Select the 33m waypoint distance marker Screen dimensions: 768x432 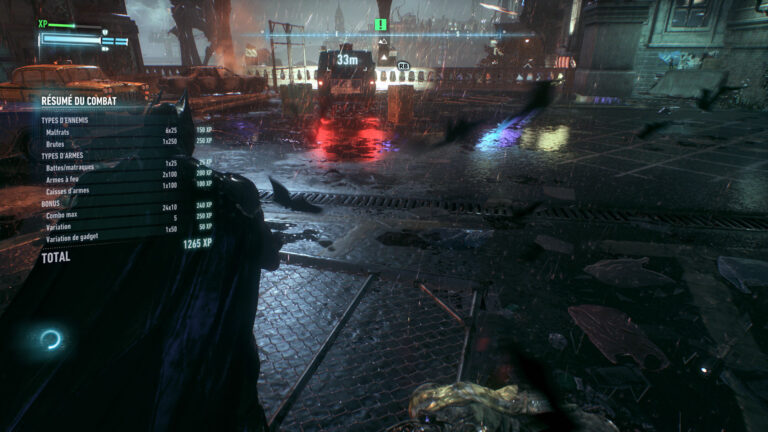(x=347, y=60)
